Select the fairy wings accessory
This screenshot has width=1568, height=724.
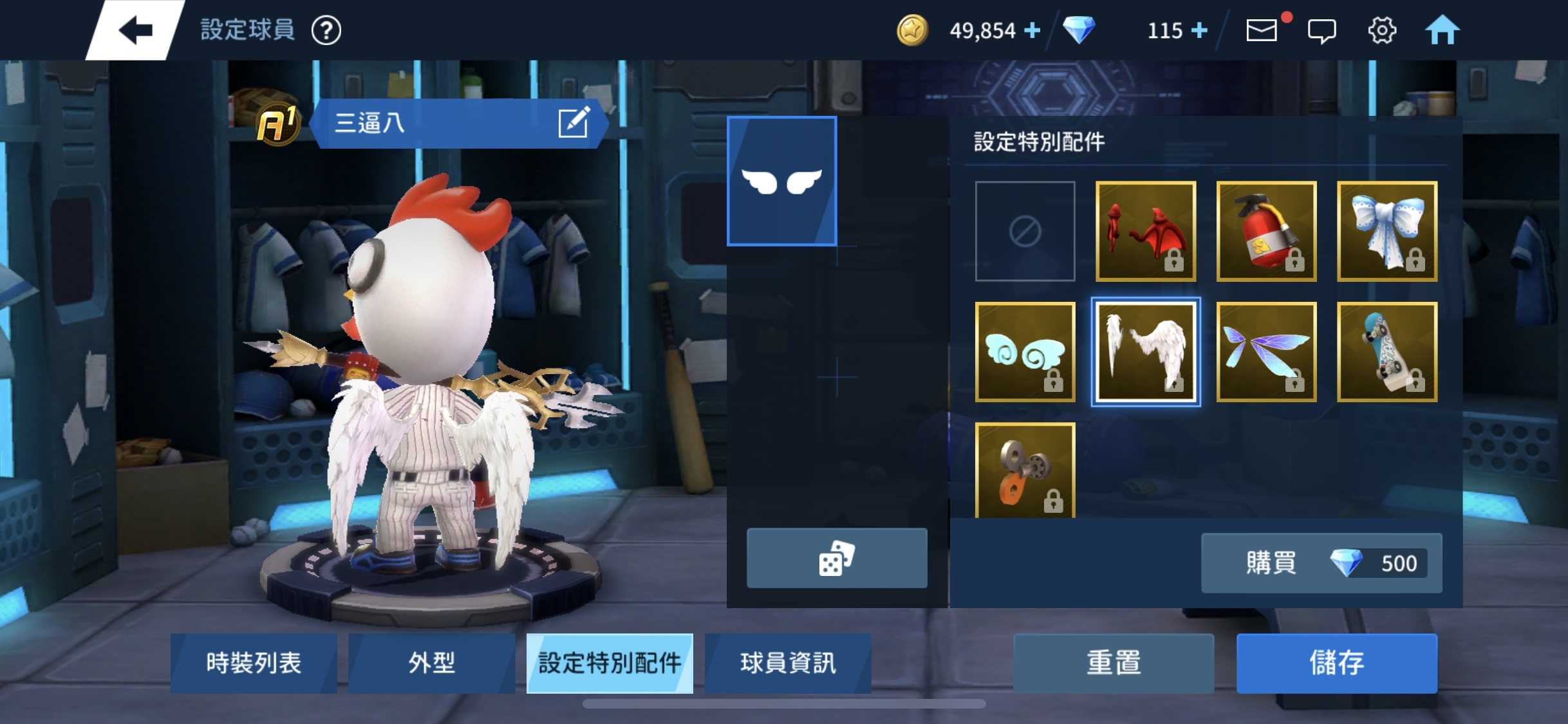(1265, 352)
